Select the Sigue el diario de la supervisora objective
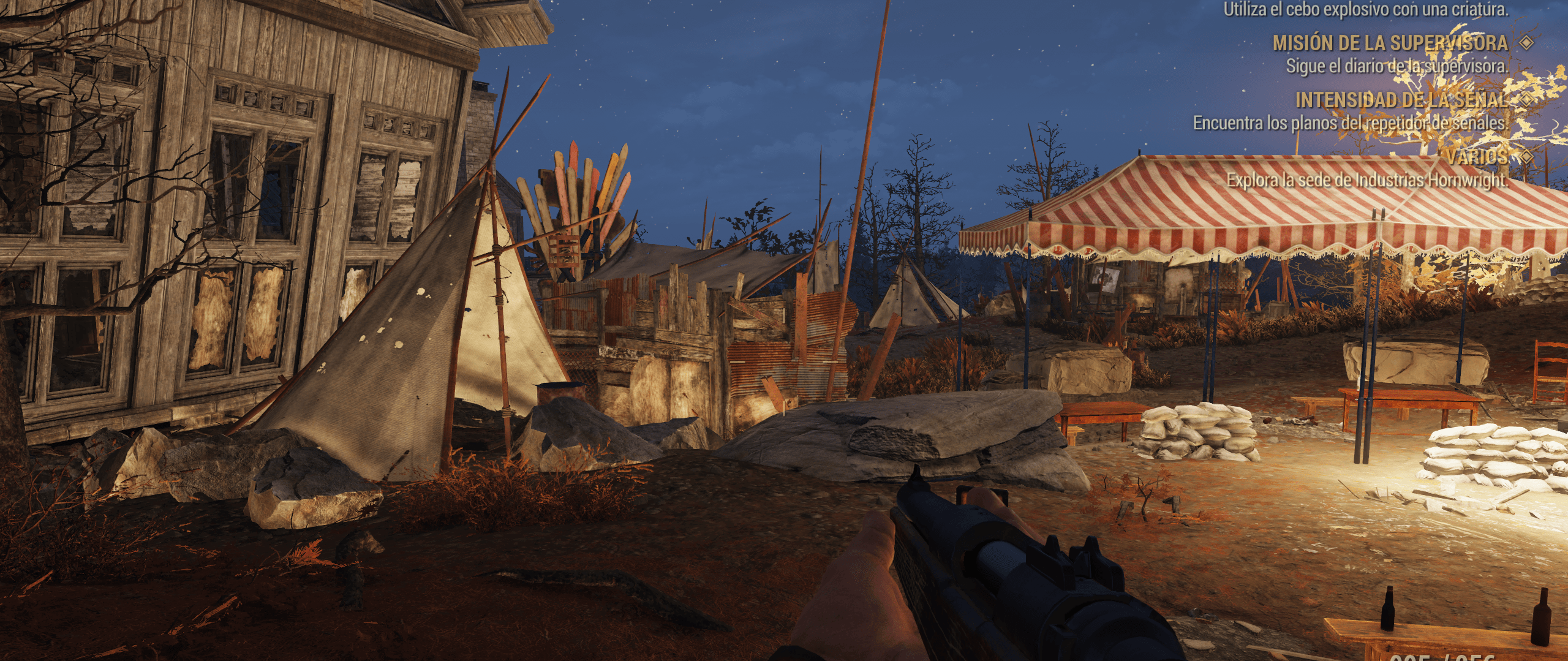Screen dimensions: 1568x661 click(x=1396, y=66)
